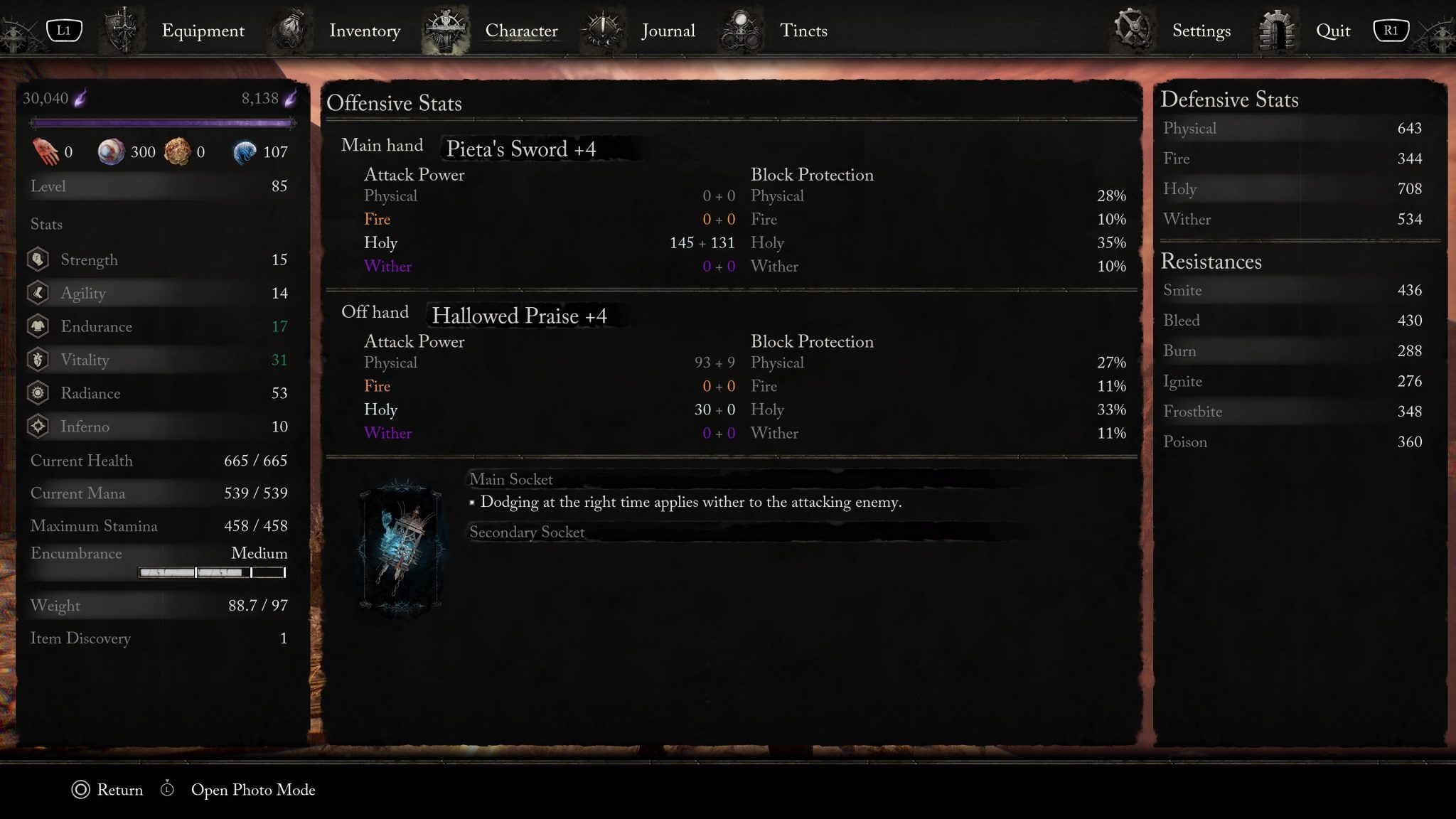
Task: Click the Vitality stat icon
Action: (x=39, y=360)
